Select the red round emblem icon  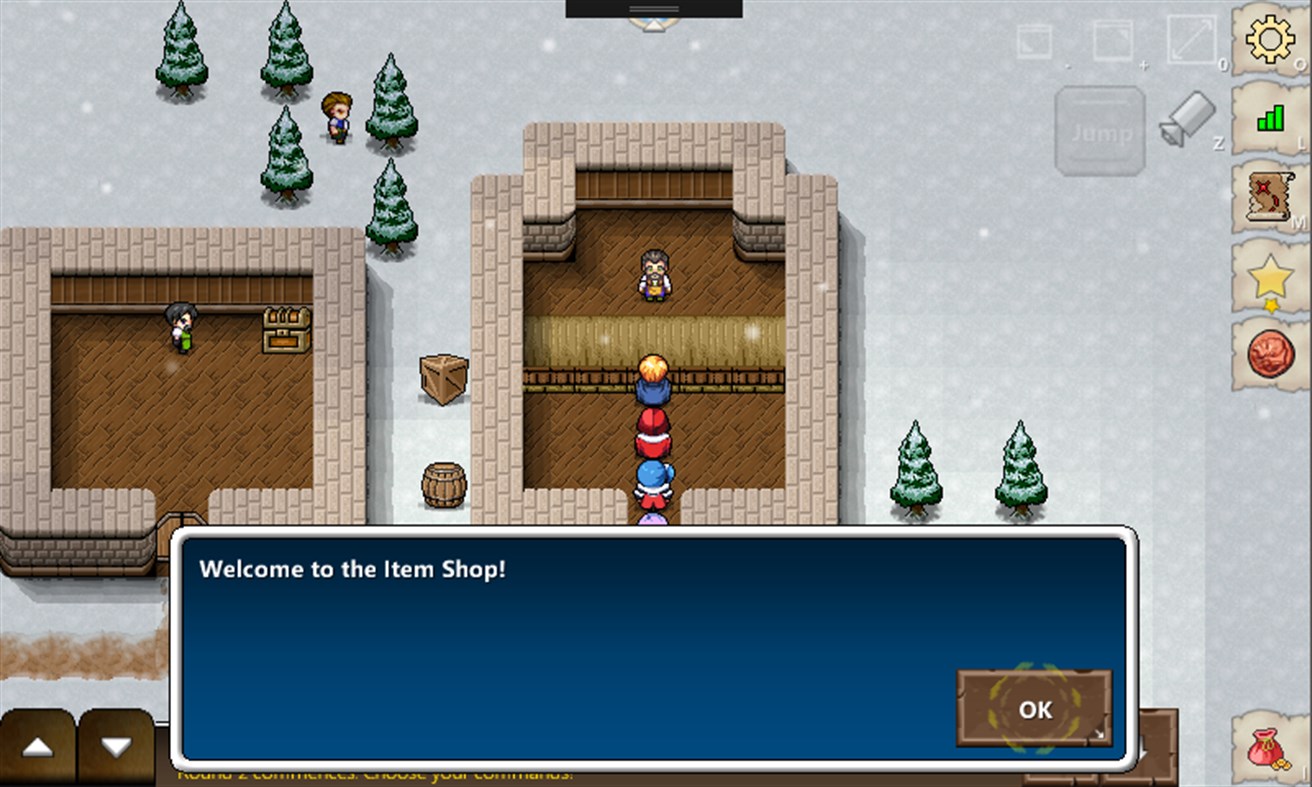tap(1270, 354)
